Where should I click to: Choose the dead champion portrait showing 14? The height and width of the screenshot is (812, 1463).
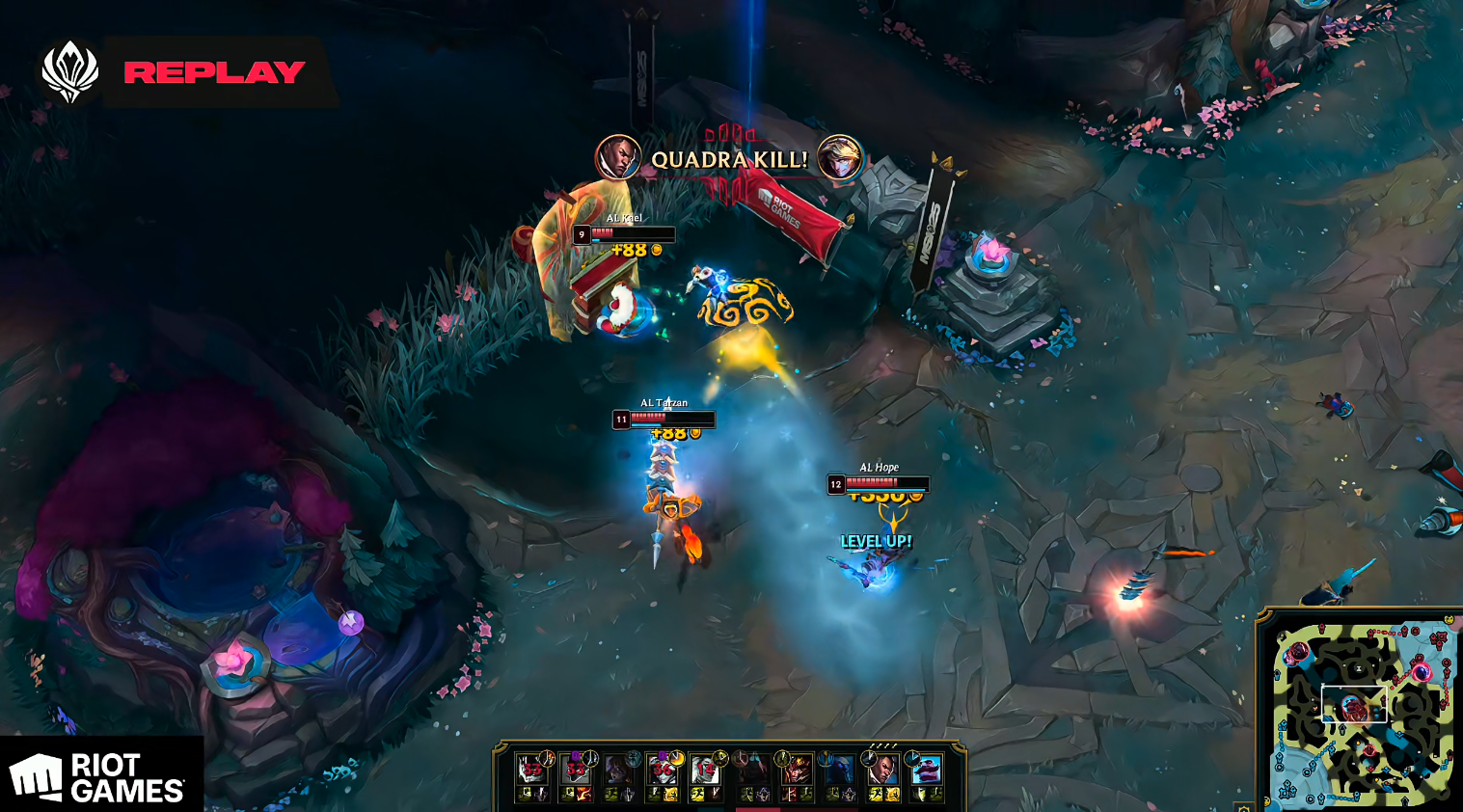point(706,770)
